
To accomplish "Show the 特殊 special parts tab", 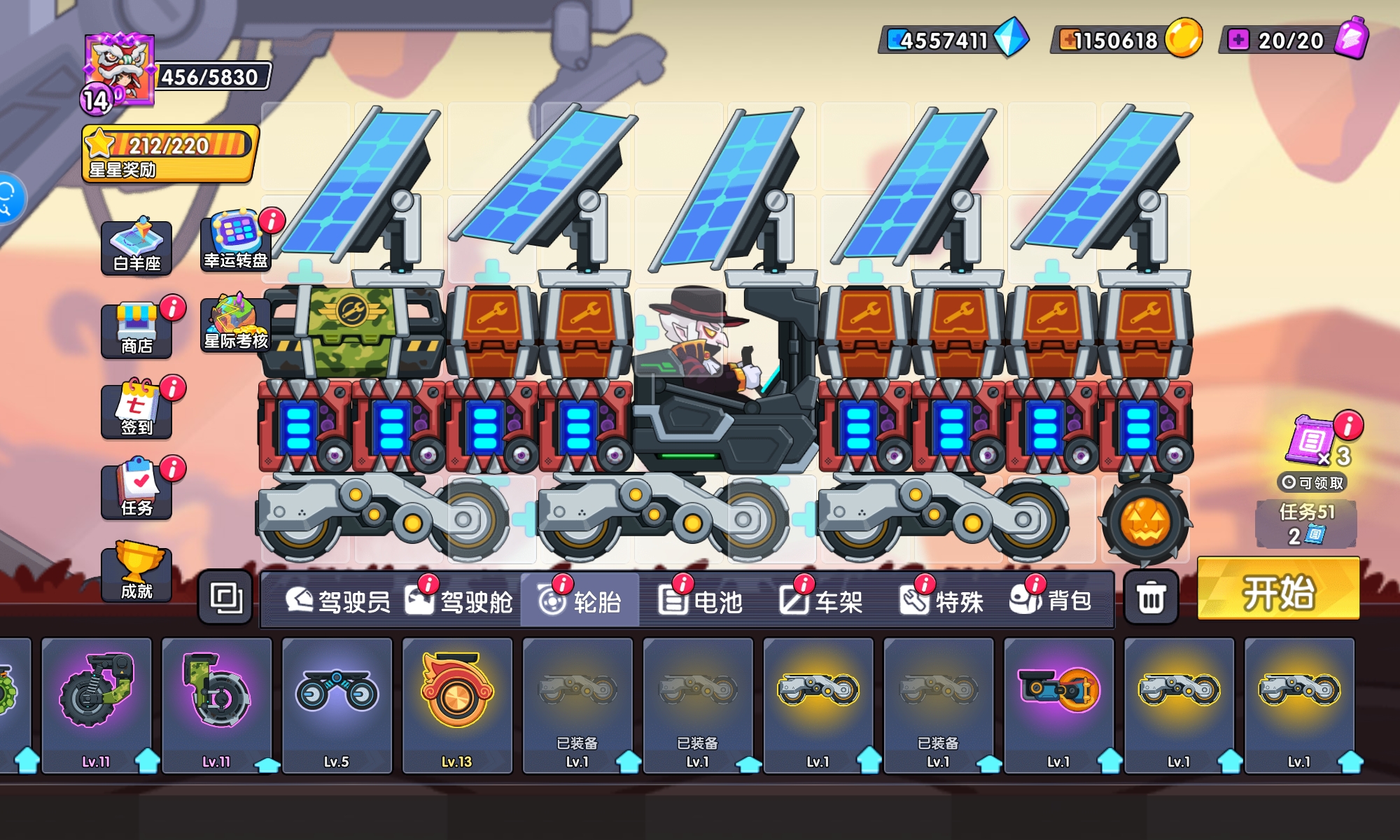I will click(942, 601).
